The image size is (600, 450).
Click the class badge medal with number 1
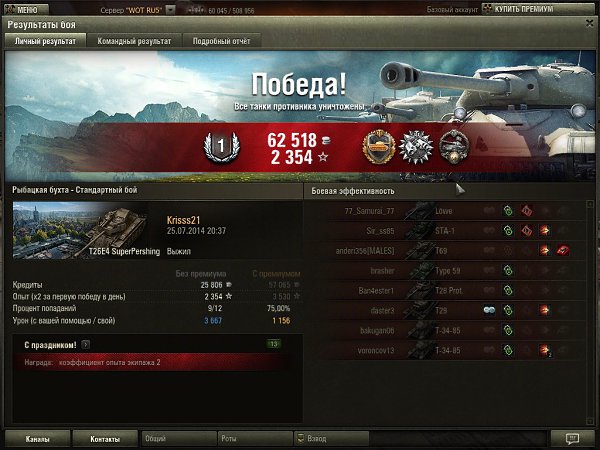[x=223, y=146]
